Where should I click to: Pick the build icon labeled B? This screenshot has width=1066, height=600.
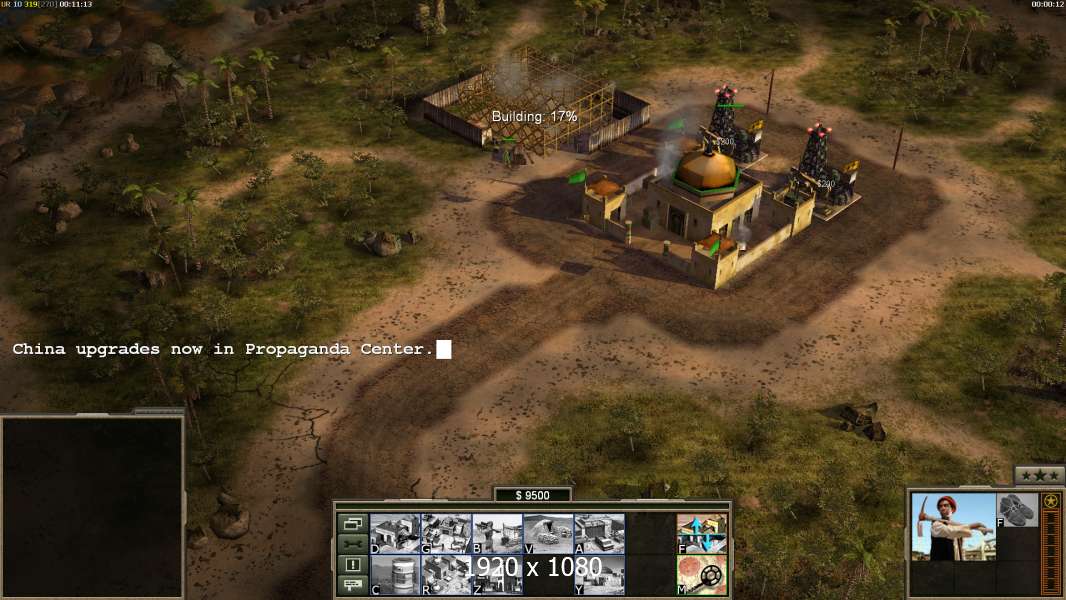(x=497, y=534)
